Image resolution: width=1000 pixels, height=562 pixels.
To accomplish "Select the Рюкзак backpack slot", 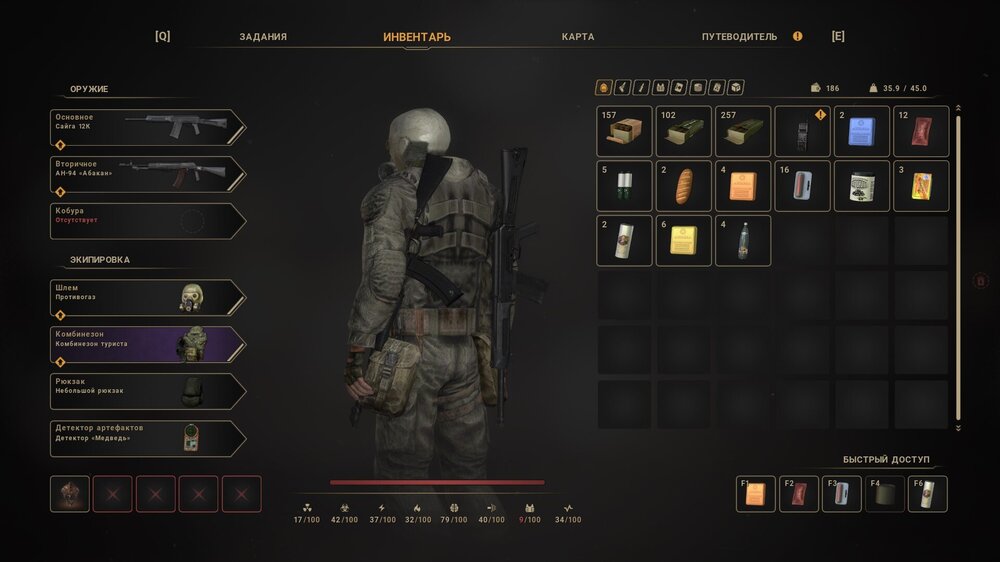I will click(x=147, y=391).
